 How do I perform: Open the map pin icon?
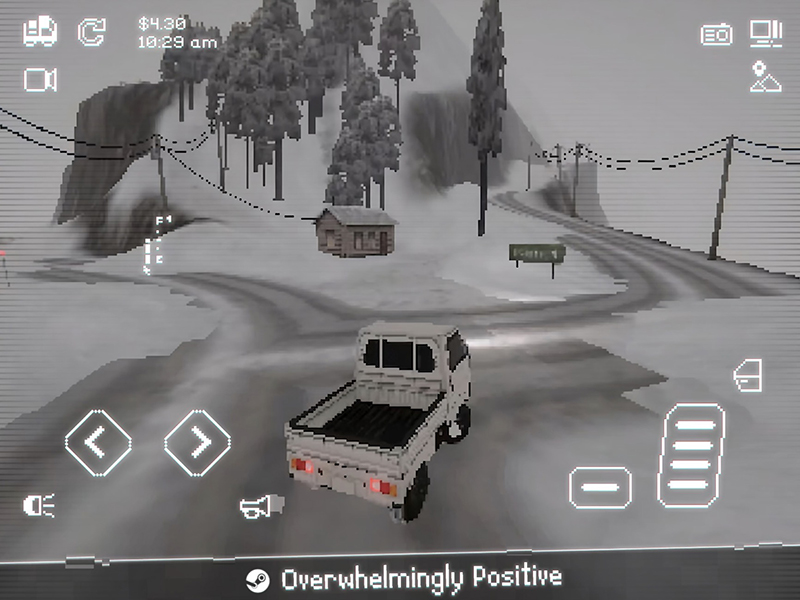click(x=766, y=78)
